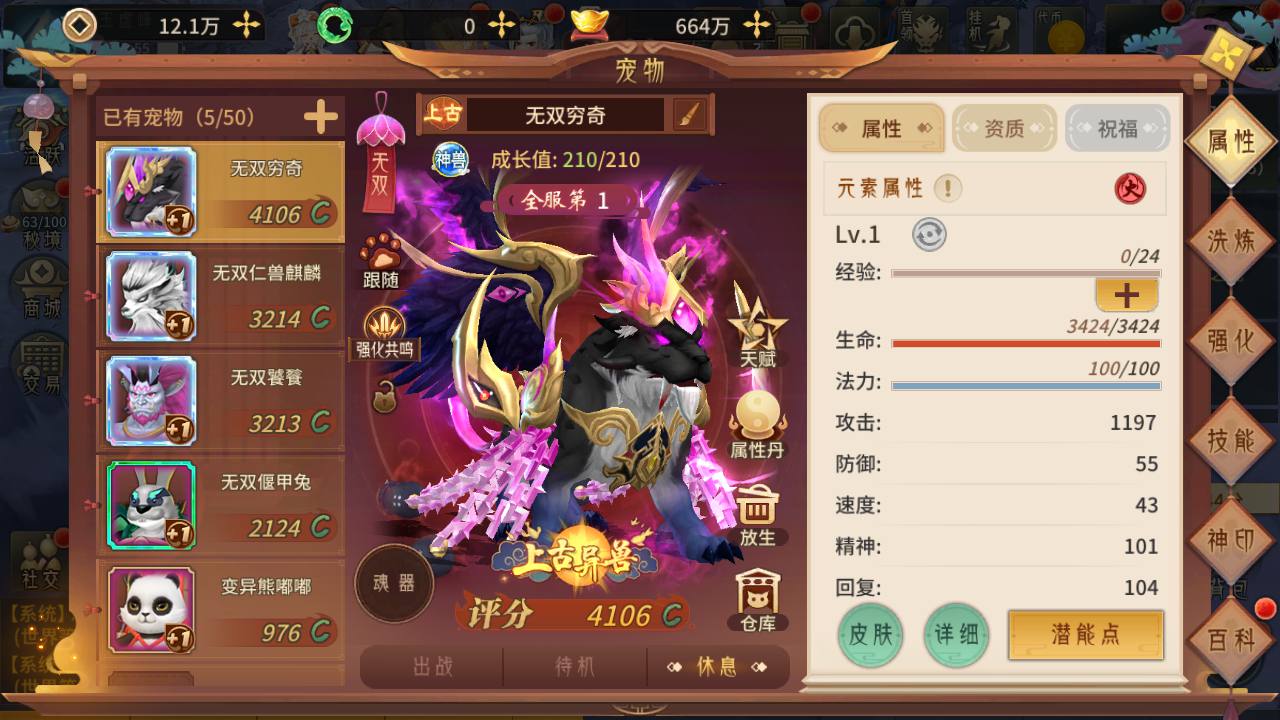Open 强化共鸣 enhancement resonance
The height and width of the screenshot is (720, 1280).
pos(384,332)
